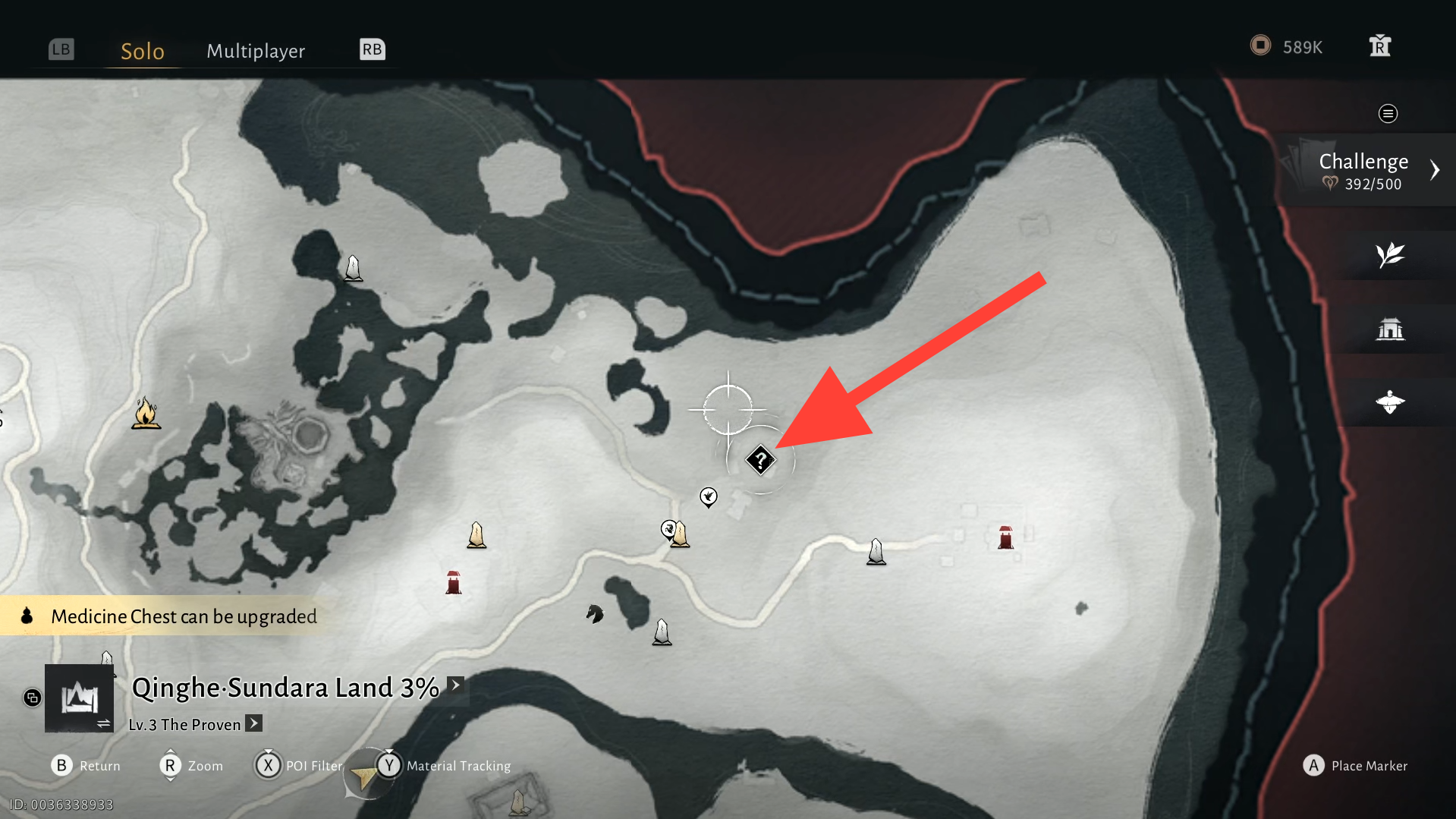Select the bird emblem icon on right sidebar
This screenshot has width=1456, height=819.
(1390, 402)
